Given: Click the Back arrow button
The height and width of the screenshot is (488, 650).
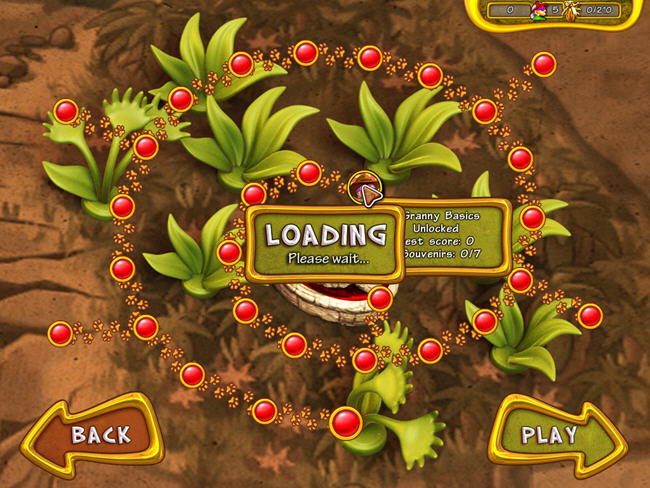Looking at the screenshot, I should click(93, 435).
